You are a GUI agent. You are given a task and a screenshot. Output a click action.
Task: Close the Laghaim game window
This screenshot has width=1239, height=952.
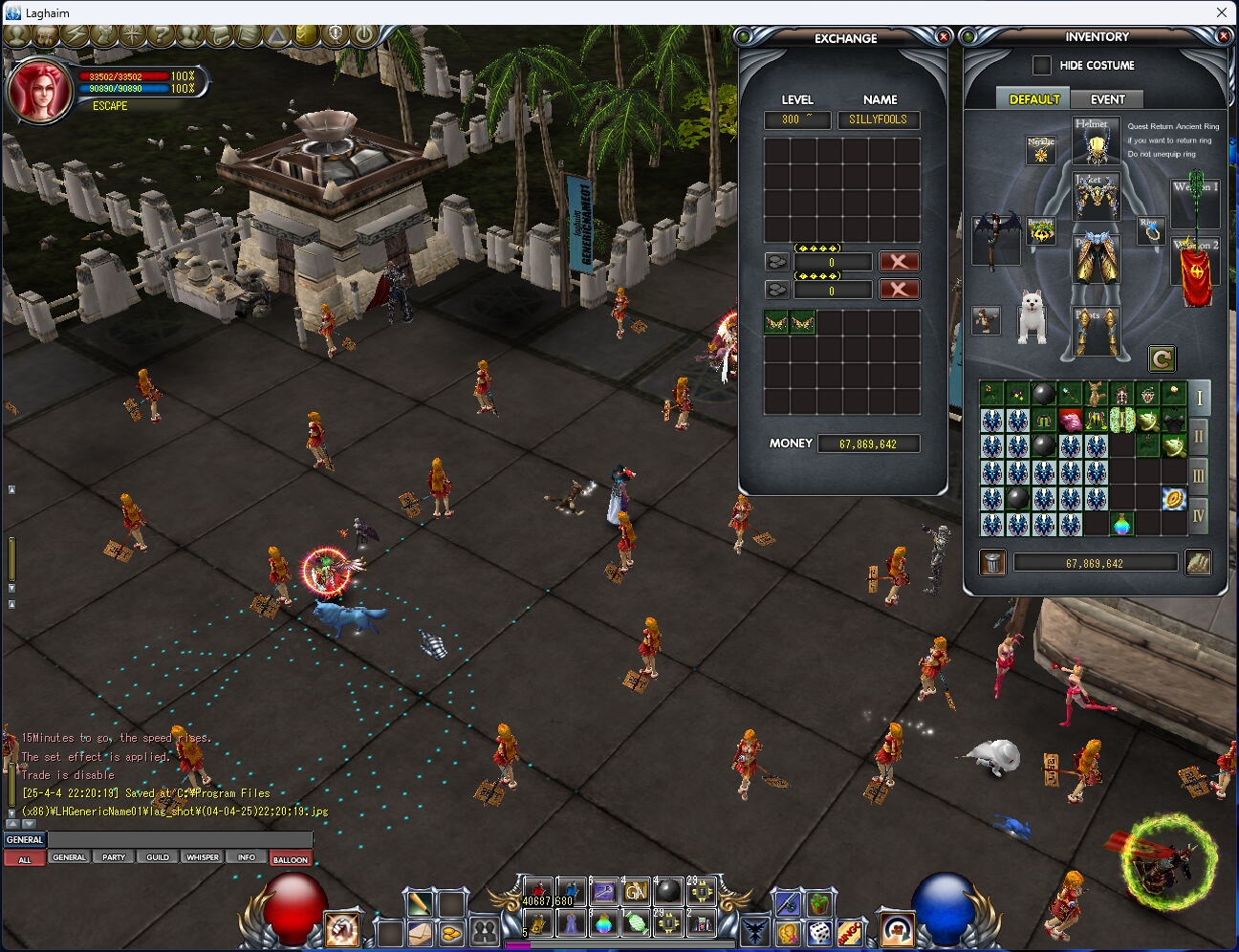(1221, 12)
